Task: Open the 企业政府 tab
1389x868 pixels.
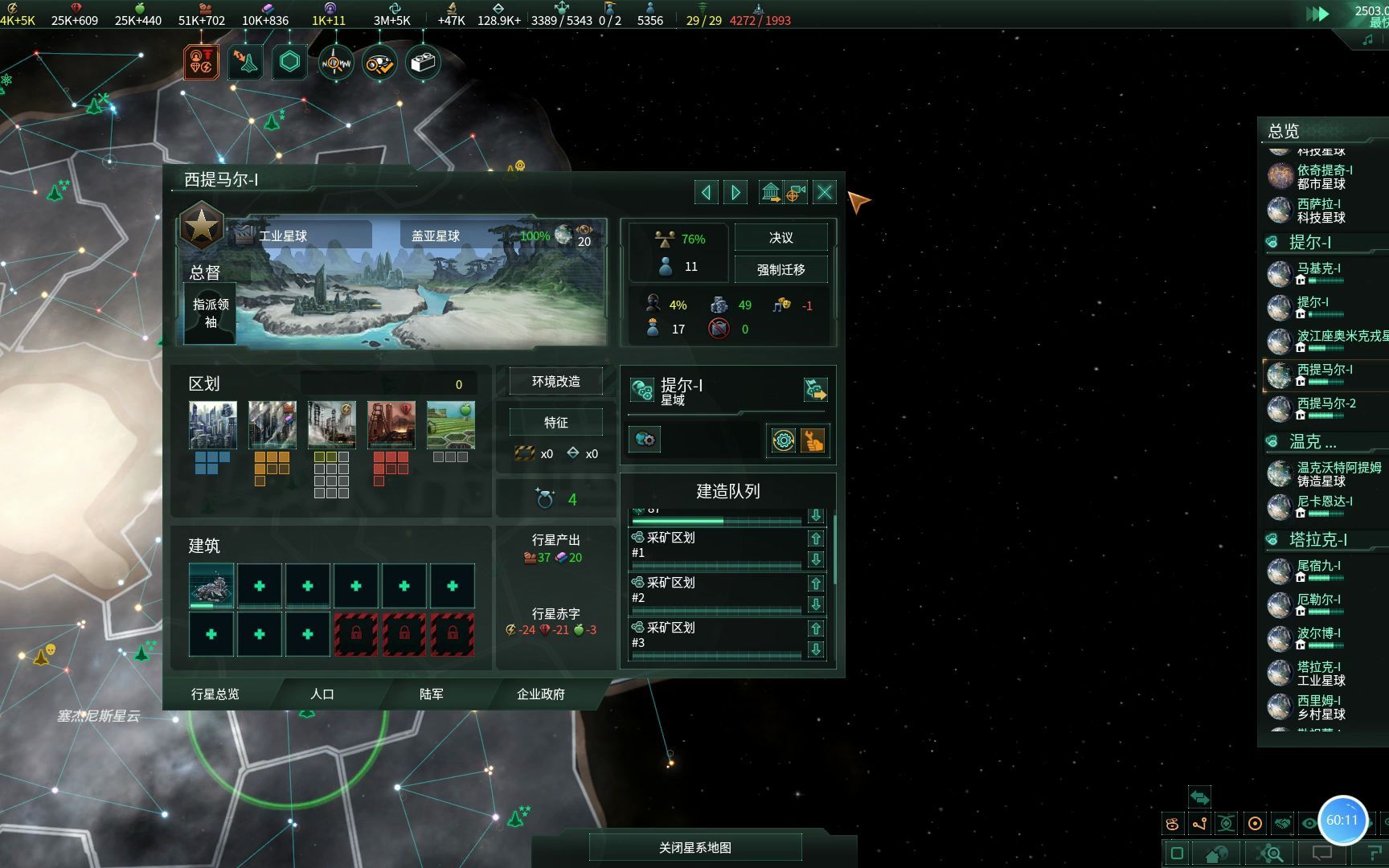Action: 540,694
